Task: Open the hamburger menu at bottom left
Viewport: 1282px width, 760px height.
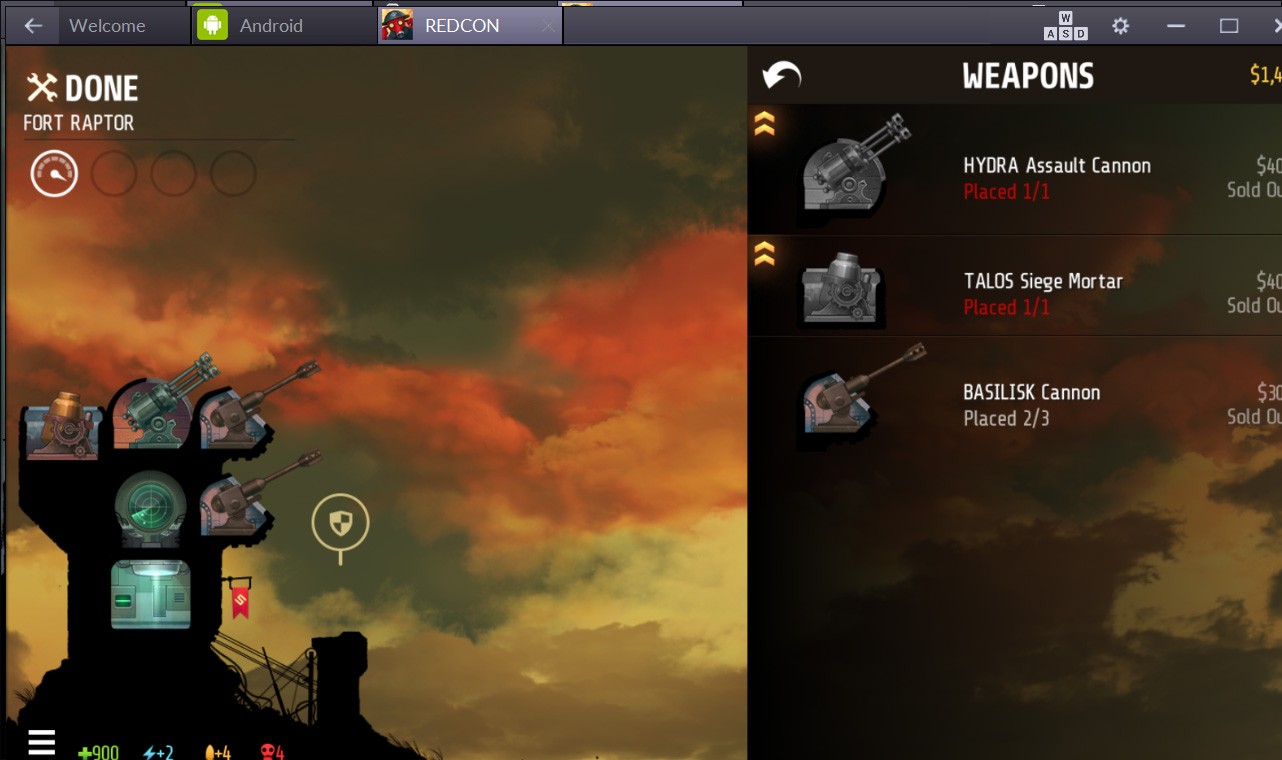Action: [x=41, y=742]
